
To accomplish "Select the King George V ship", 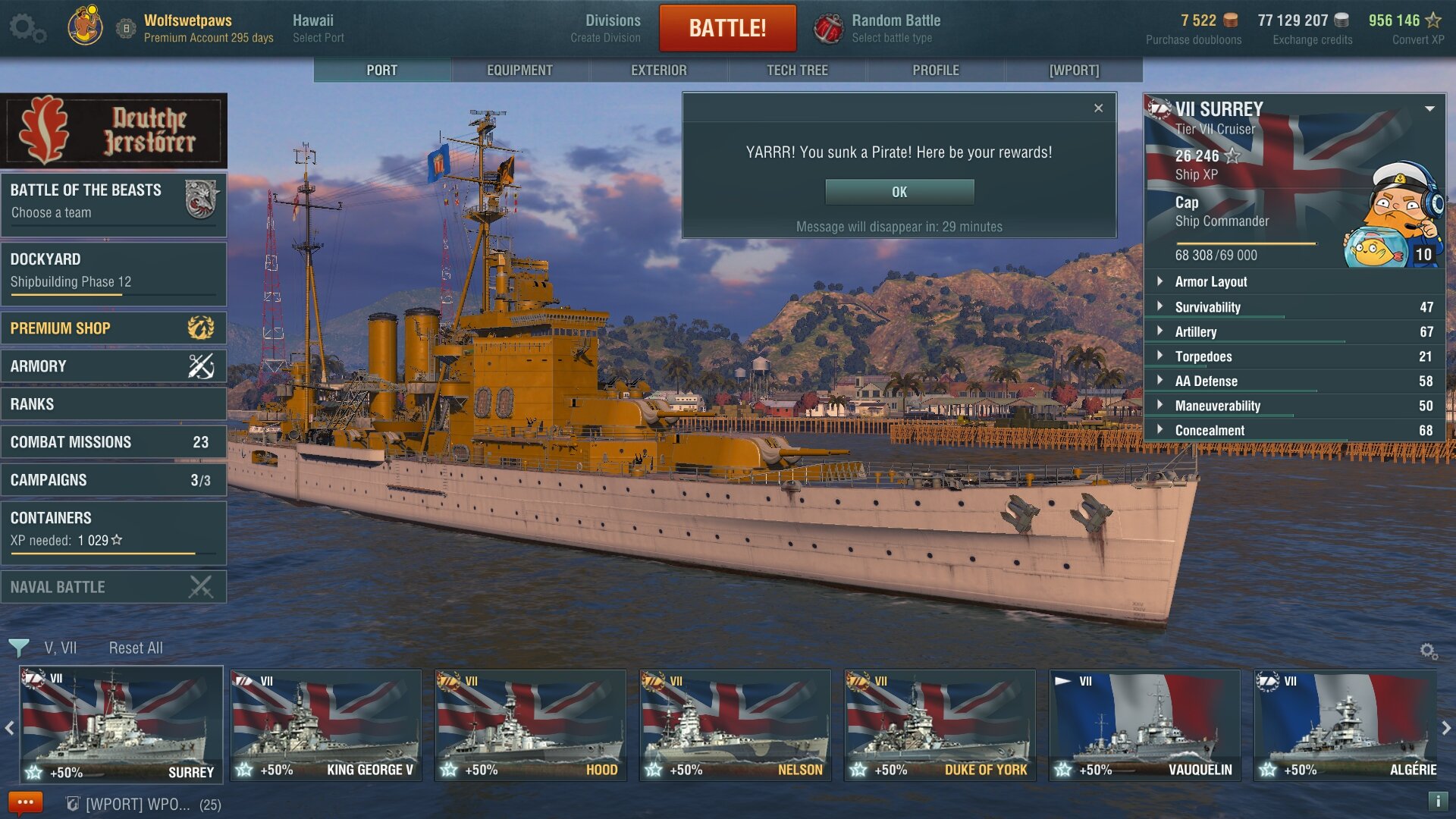I will coord(326,726).
